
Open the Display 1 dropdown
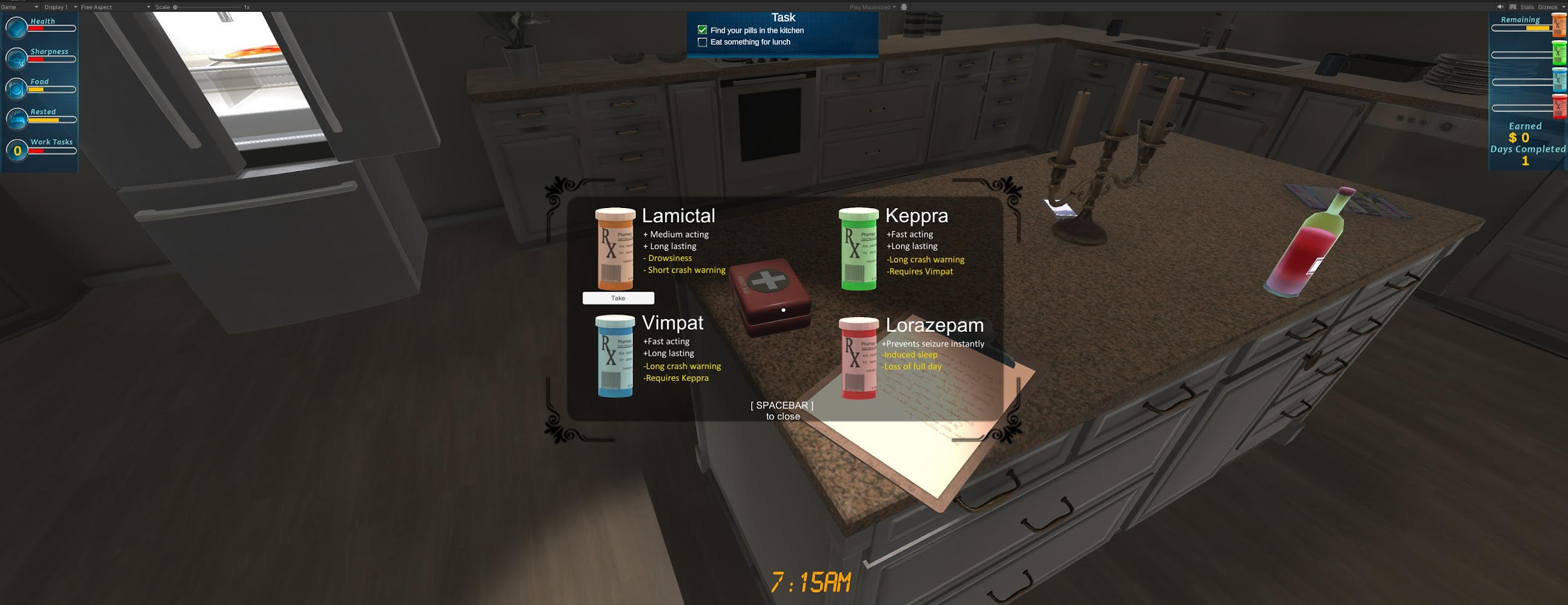tap(55, 7)
